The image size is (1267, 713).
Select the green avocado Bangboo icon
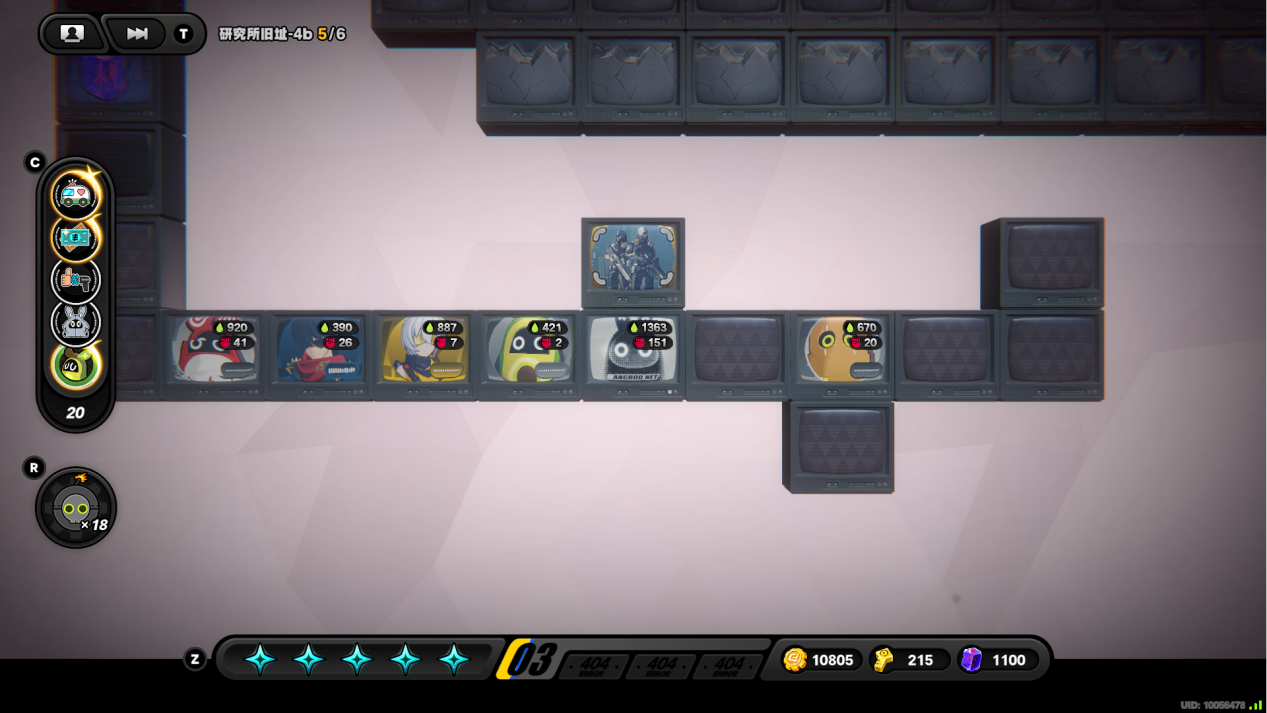point(76,366)
